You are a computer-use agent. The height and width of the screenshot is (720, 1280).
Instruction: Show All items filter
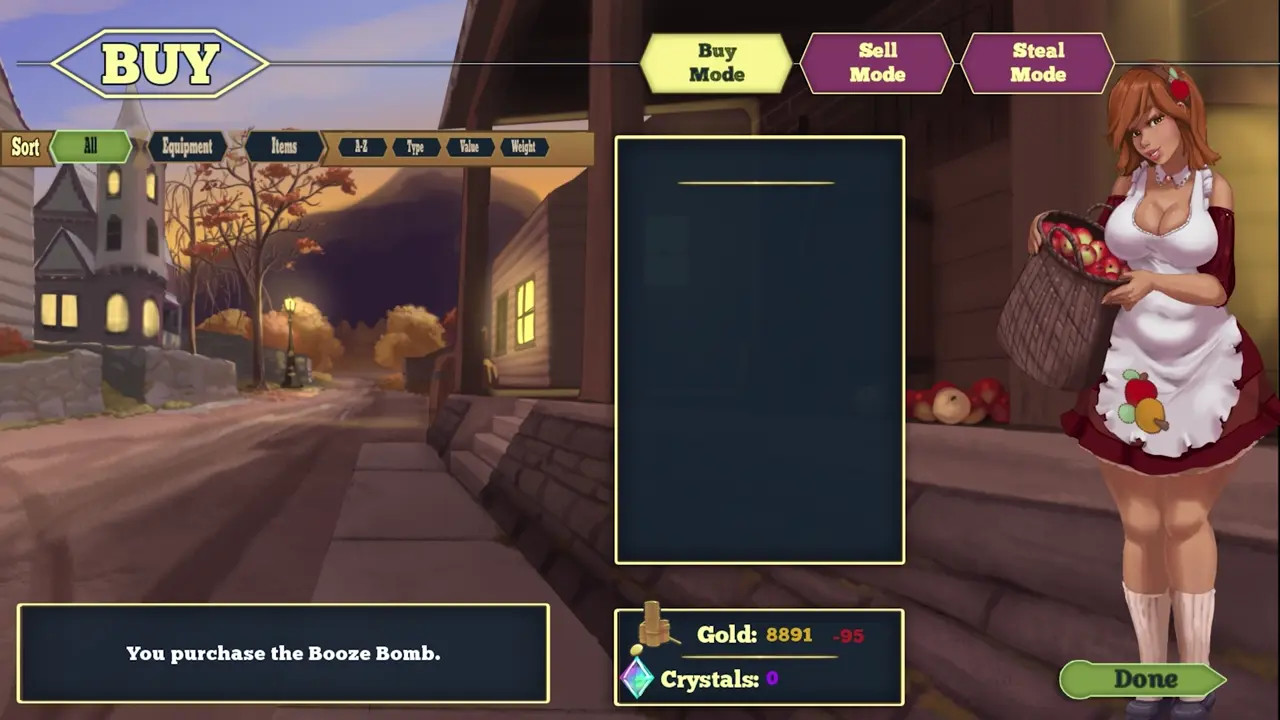pos(91,147)
